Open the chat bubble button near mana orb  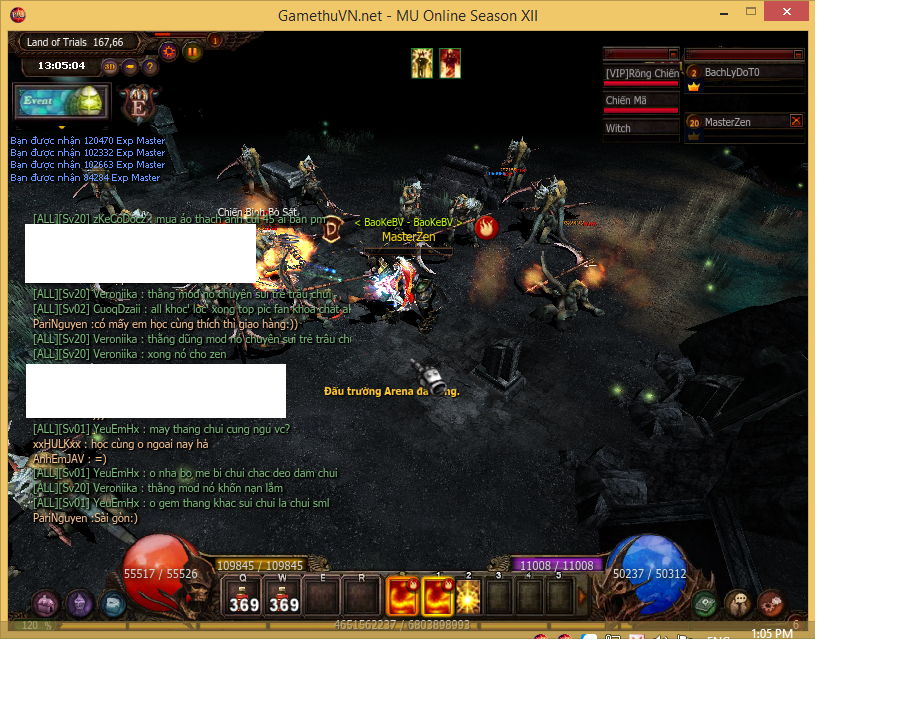tap(738, 603)
